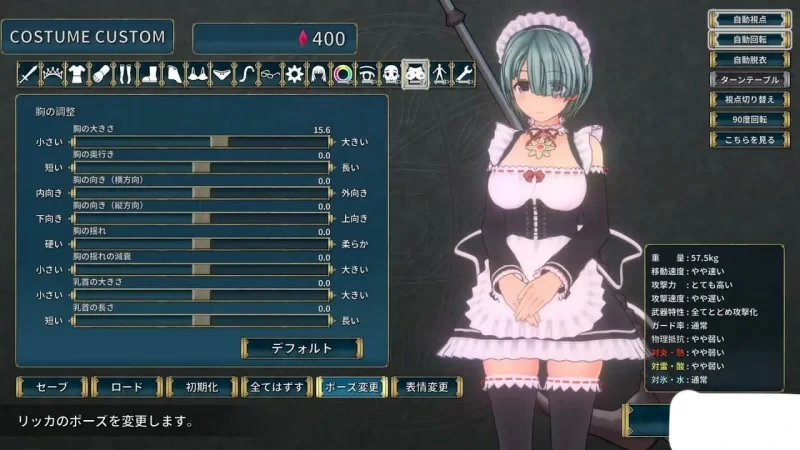This screenshot has width=800, height=450.
Task: Open the sword weapon category tab
Action: 27,73
